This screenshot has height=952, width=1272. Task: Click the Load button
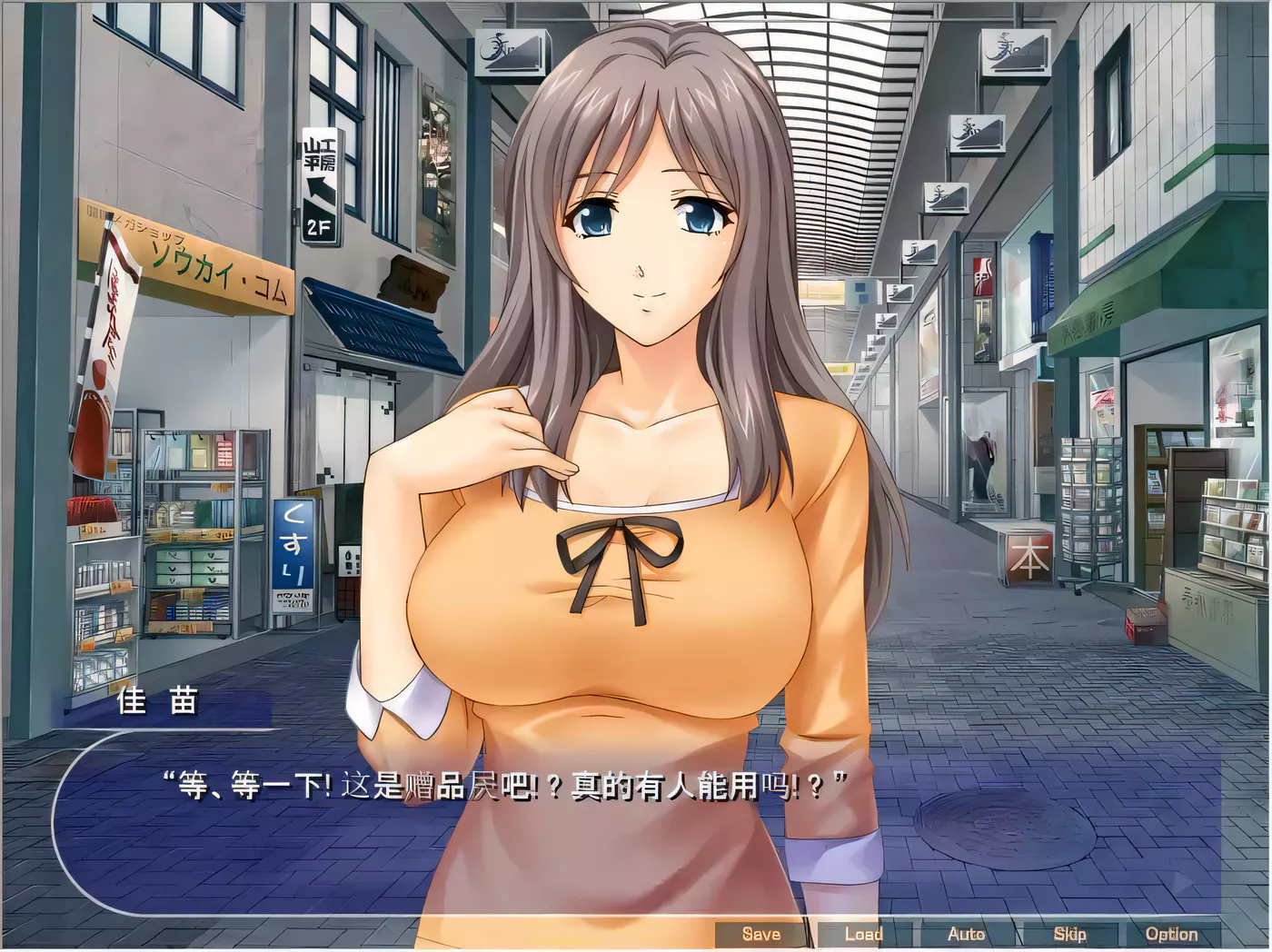point(864,933)
